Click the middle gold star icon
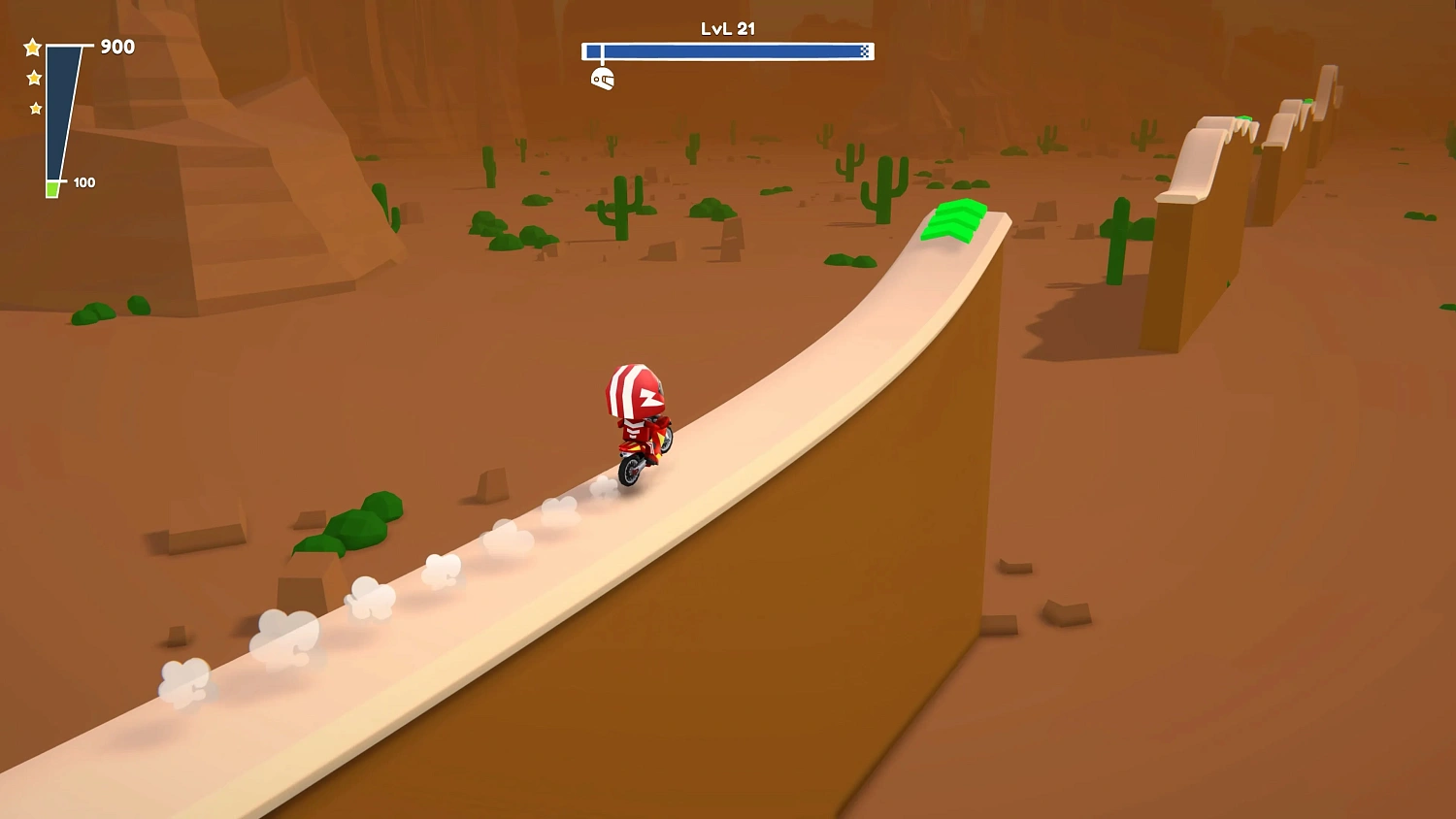The image size is (1456, 819). 32,76
